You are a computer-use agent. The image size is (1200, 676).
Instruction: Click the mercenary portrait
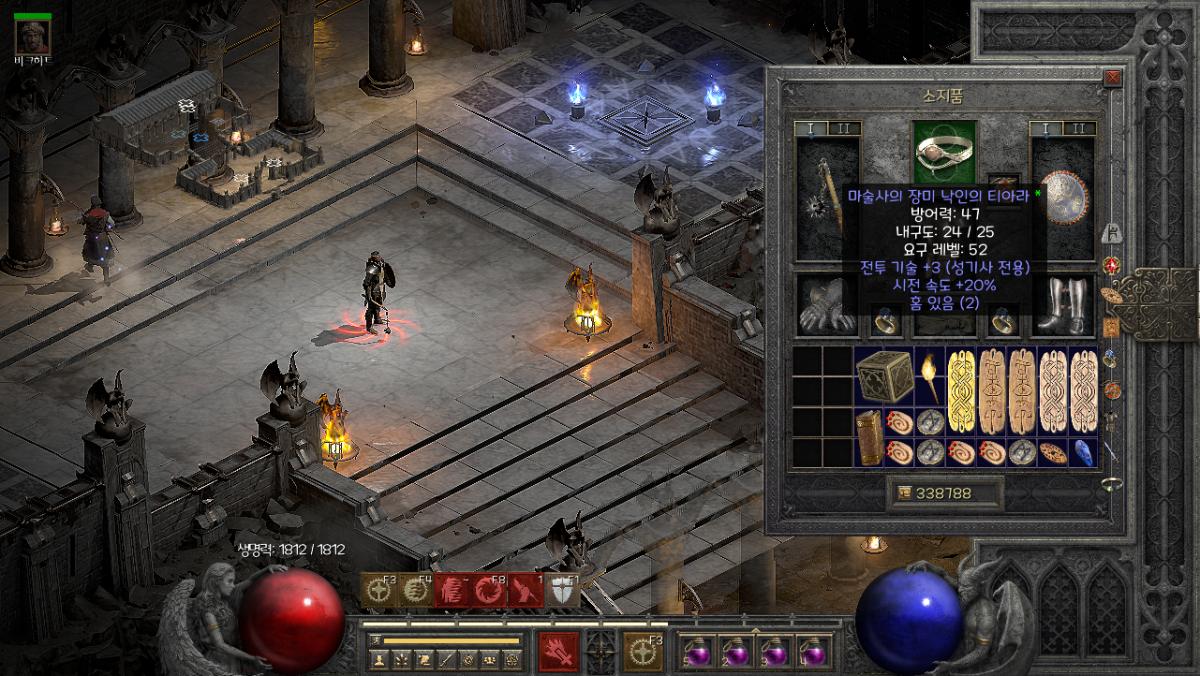[33, 37]
